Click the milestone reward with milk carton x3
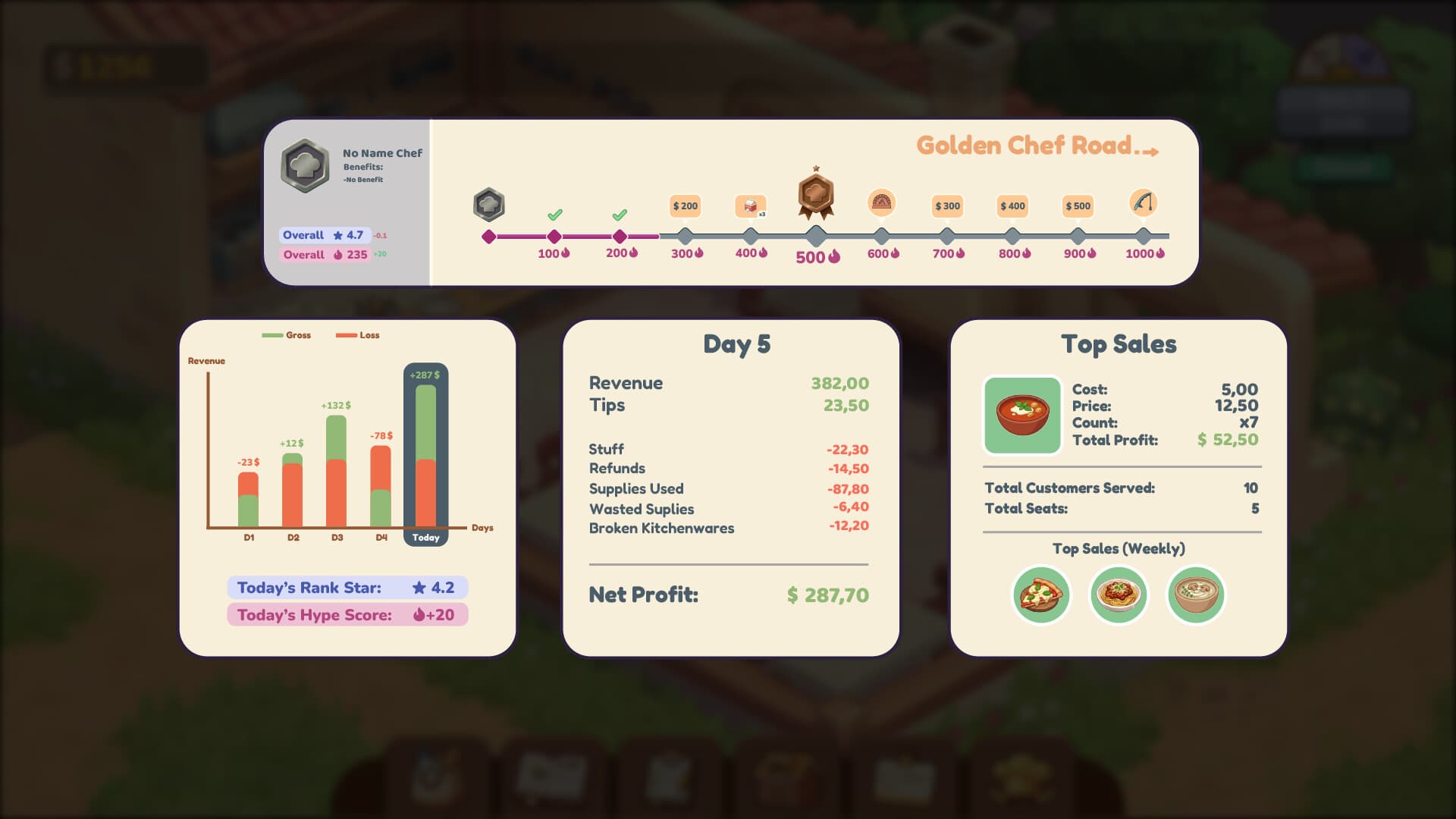 click(x=751, y=206)
